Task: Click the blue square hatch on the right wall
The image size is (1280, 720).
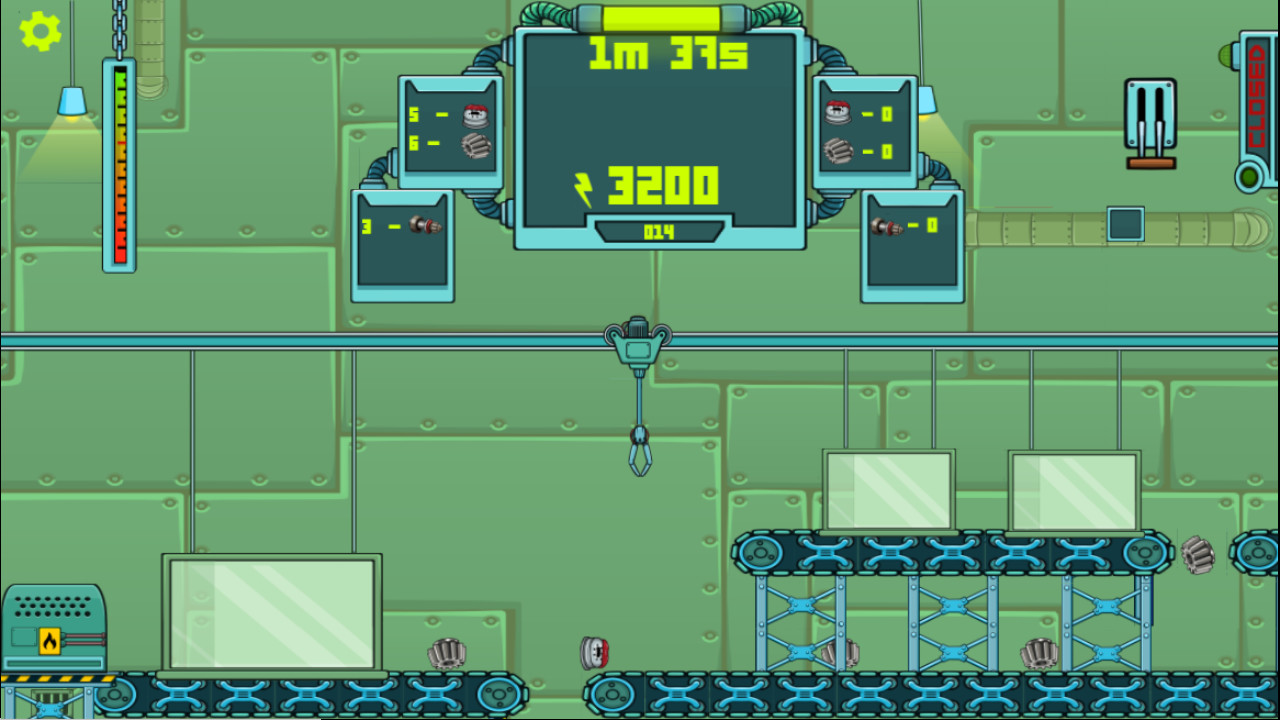Action: (x=1124, y=224)
